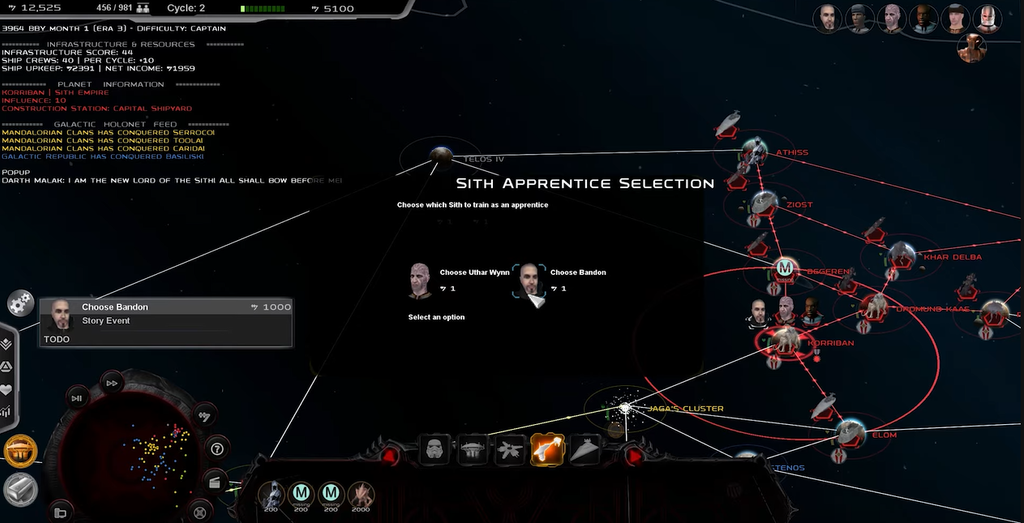This screenshot has width=1024, height=523.
Task: Select the red droid hero portrait
Action: (971, 47)
